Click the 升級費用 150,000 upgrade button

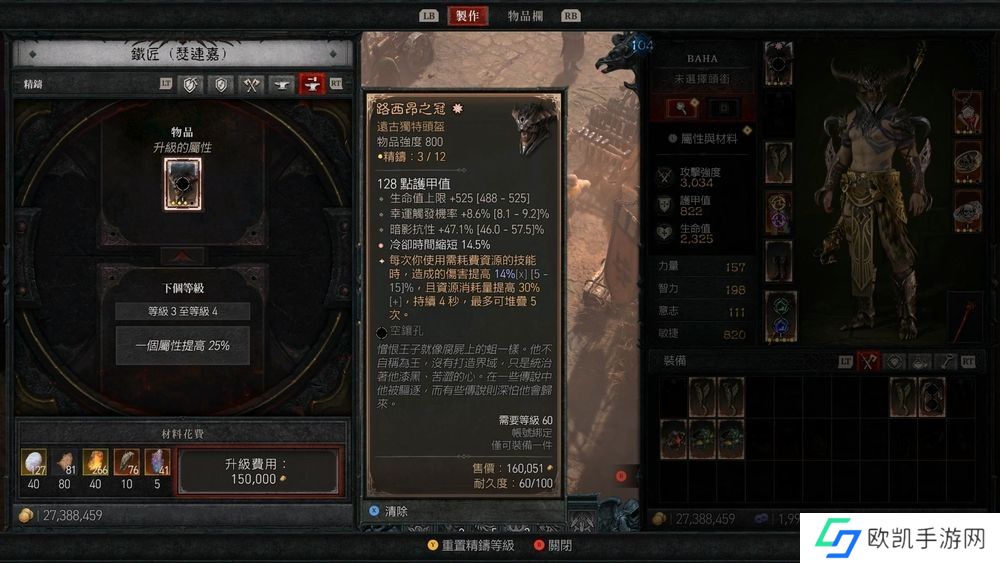[x=258, y=472]
